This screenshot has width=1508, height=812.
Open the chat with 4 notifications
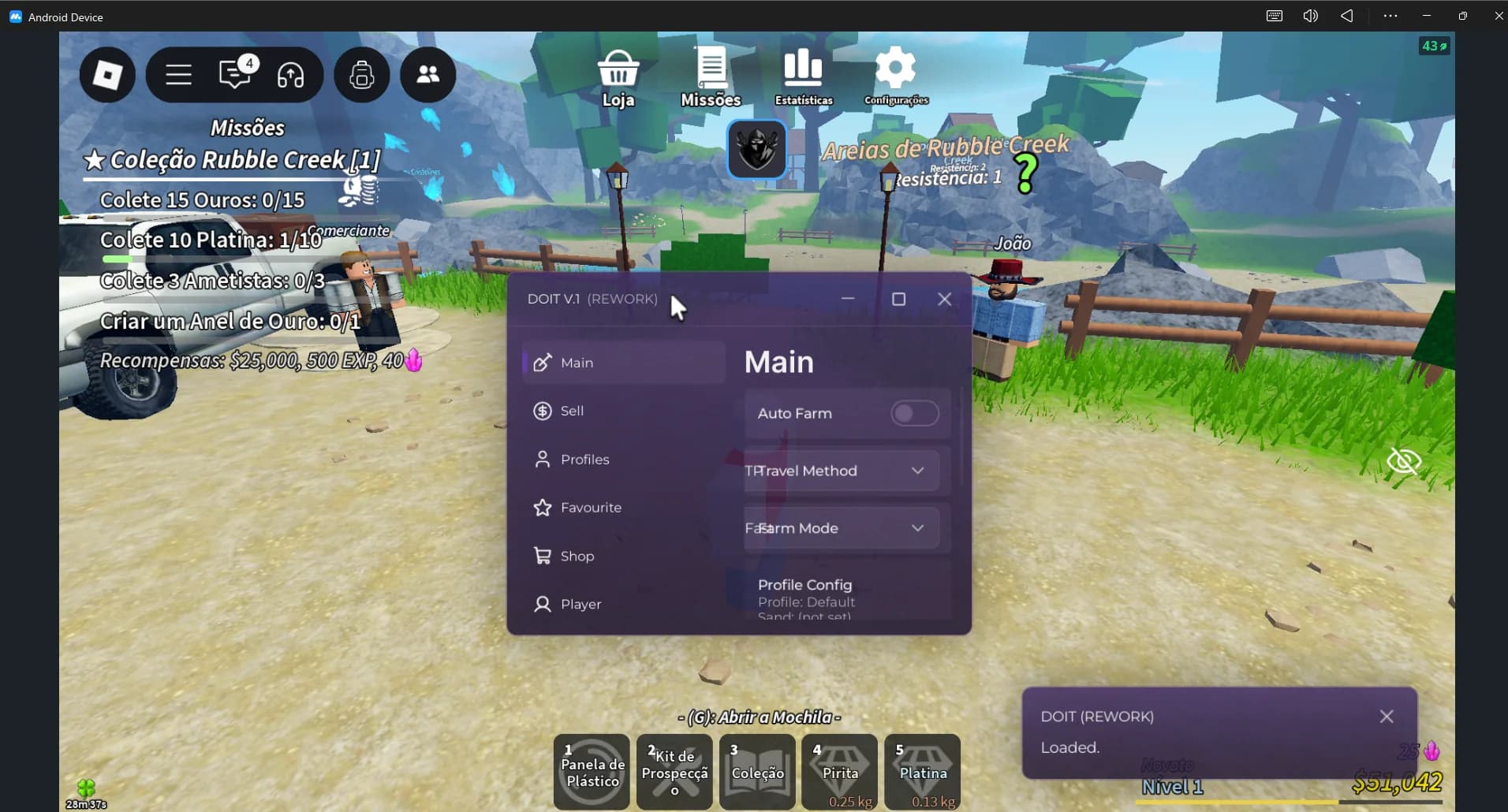point(235,75)
